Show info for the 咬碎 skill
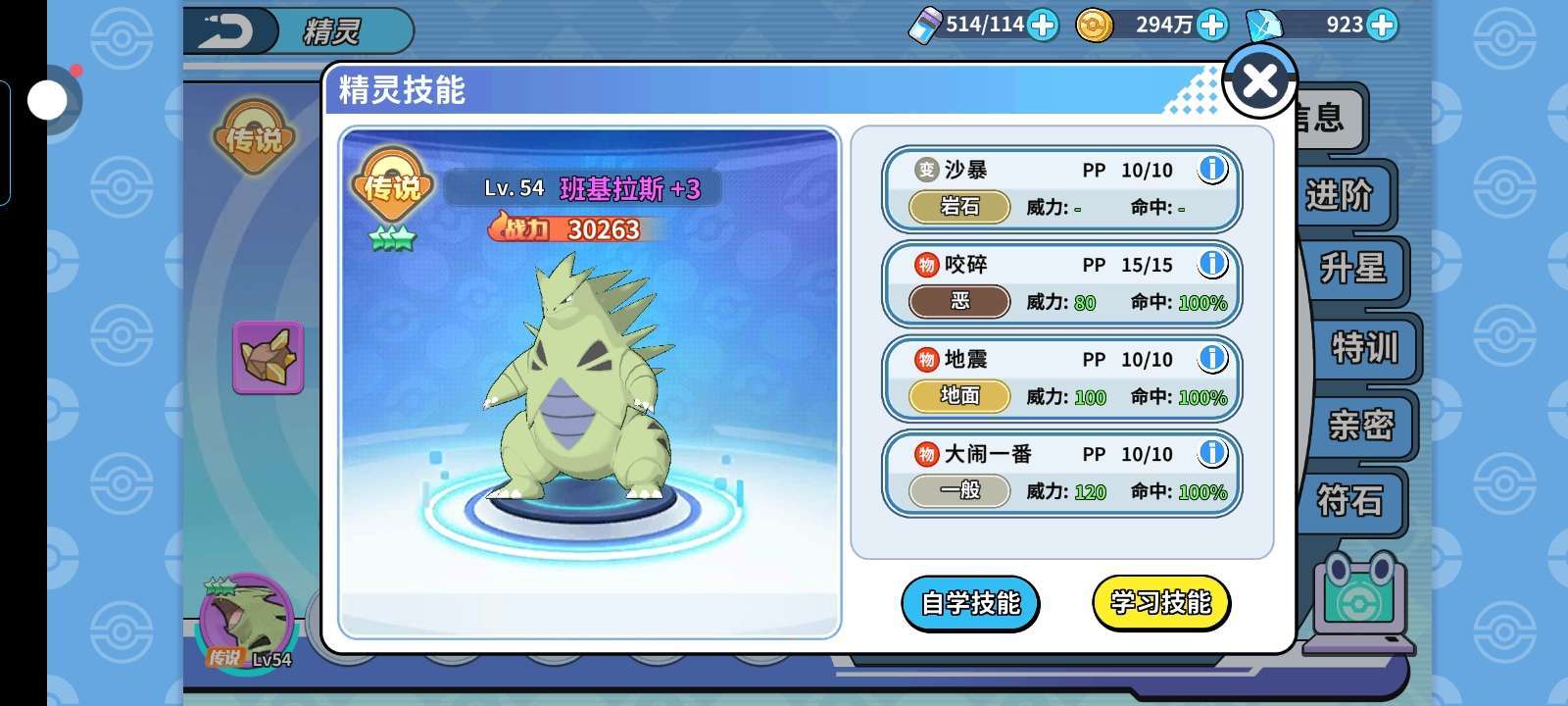This screenshot has width=1568, height=706. [1212, 264]
